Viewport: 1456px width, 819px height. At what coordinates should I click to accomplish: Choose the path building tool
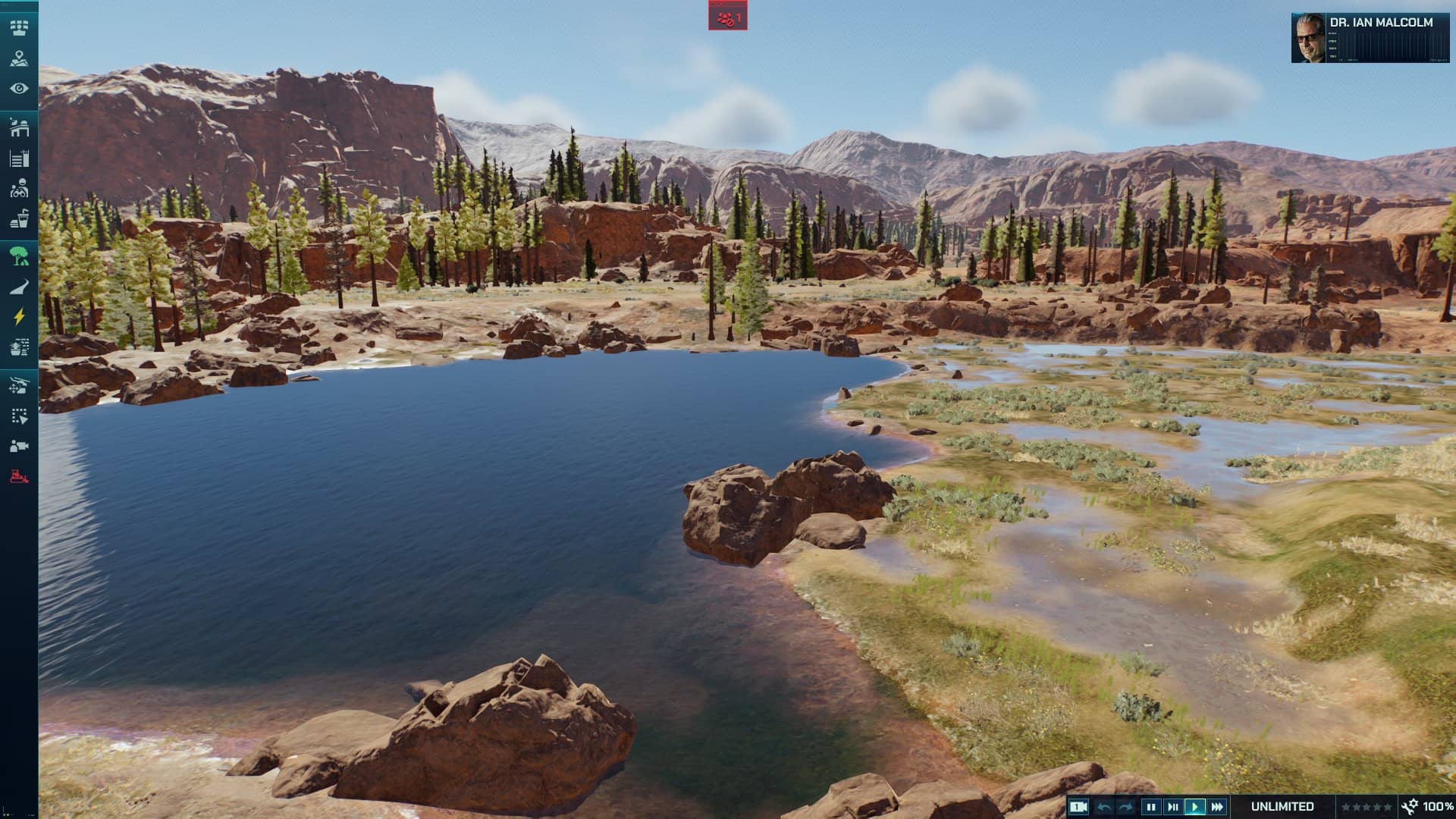pyautogui.click(x=19, y=287)
